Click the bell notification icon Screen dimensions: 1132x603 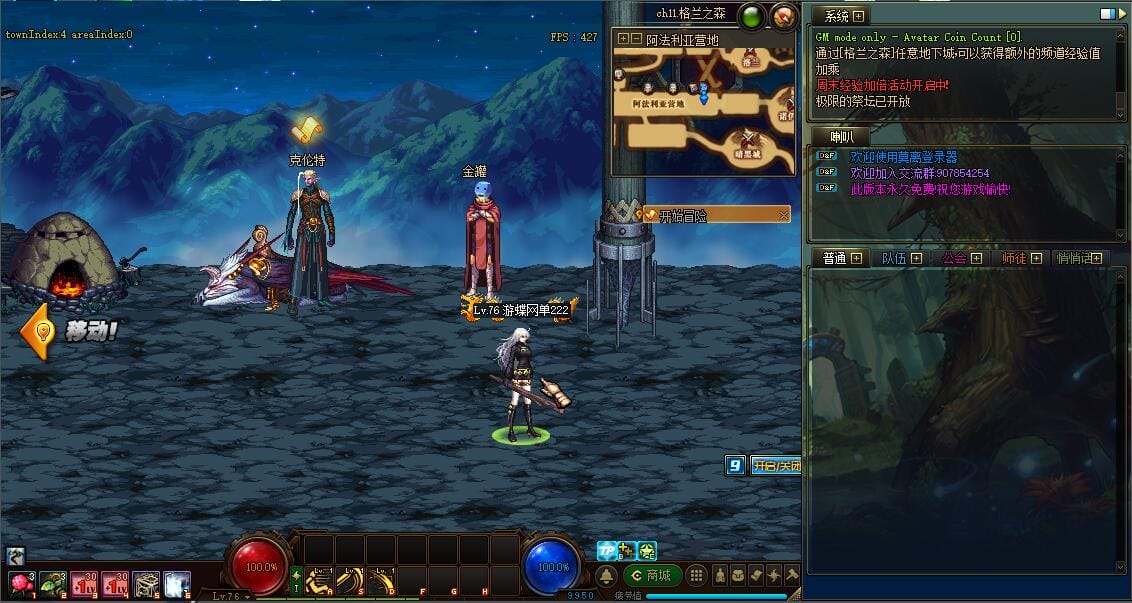[606, 576]
